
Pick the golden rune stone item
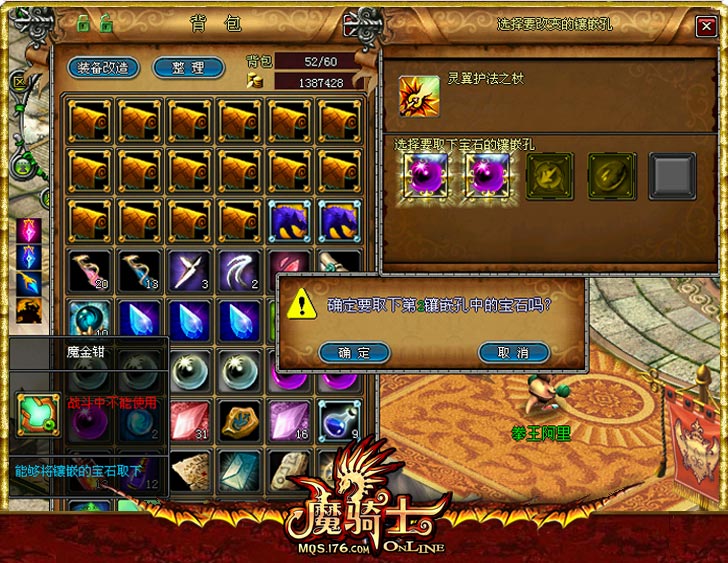240,420
